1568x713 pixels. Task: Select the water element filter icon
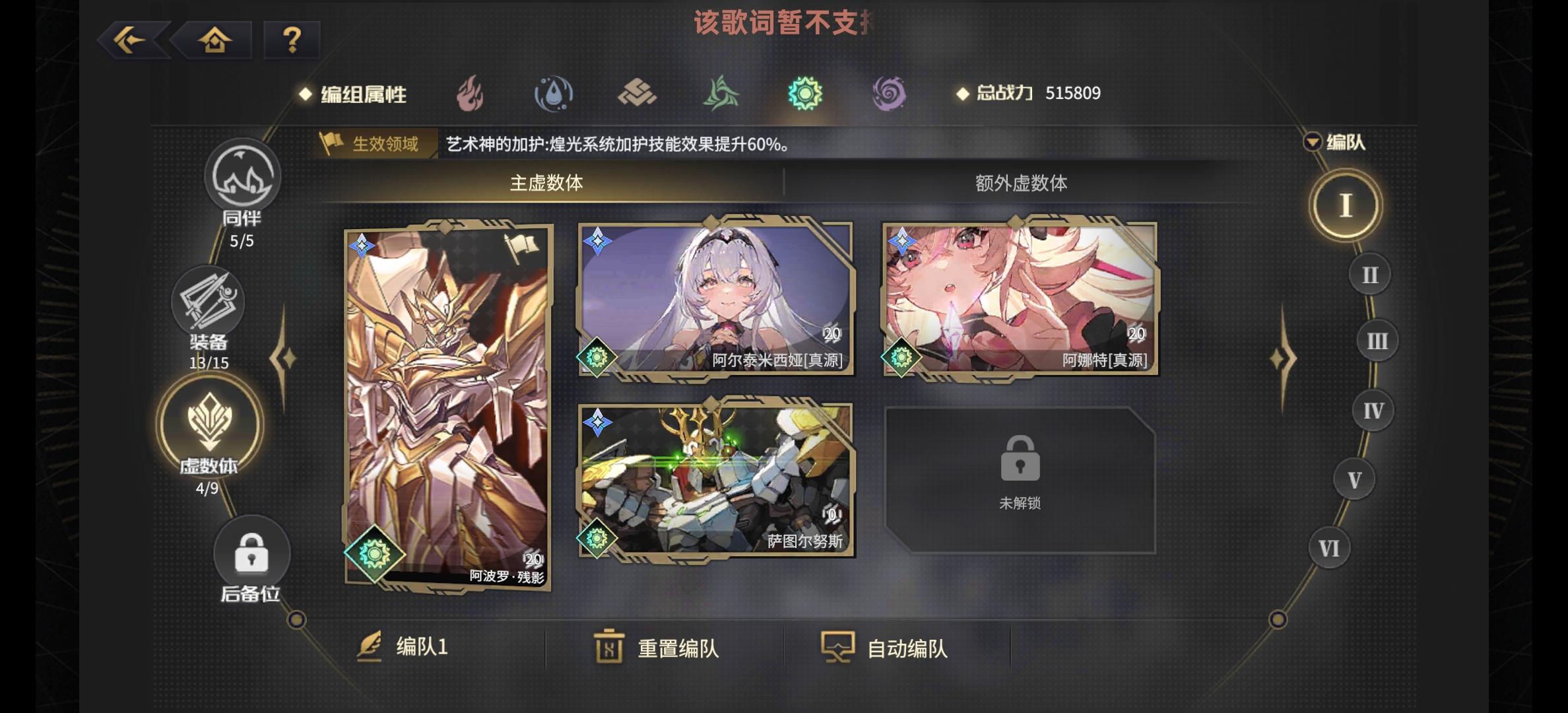click(x=554, y=94)
